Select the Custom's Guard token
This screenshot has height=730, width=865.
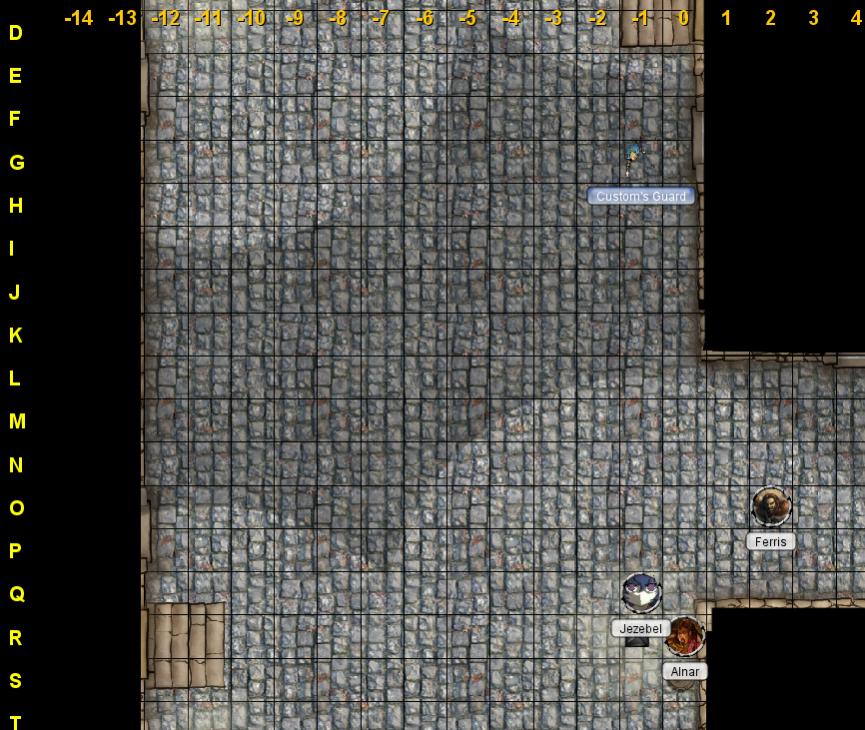pos(633,156)
